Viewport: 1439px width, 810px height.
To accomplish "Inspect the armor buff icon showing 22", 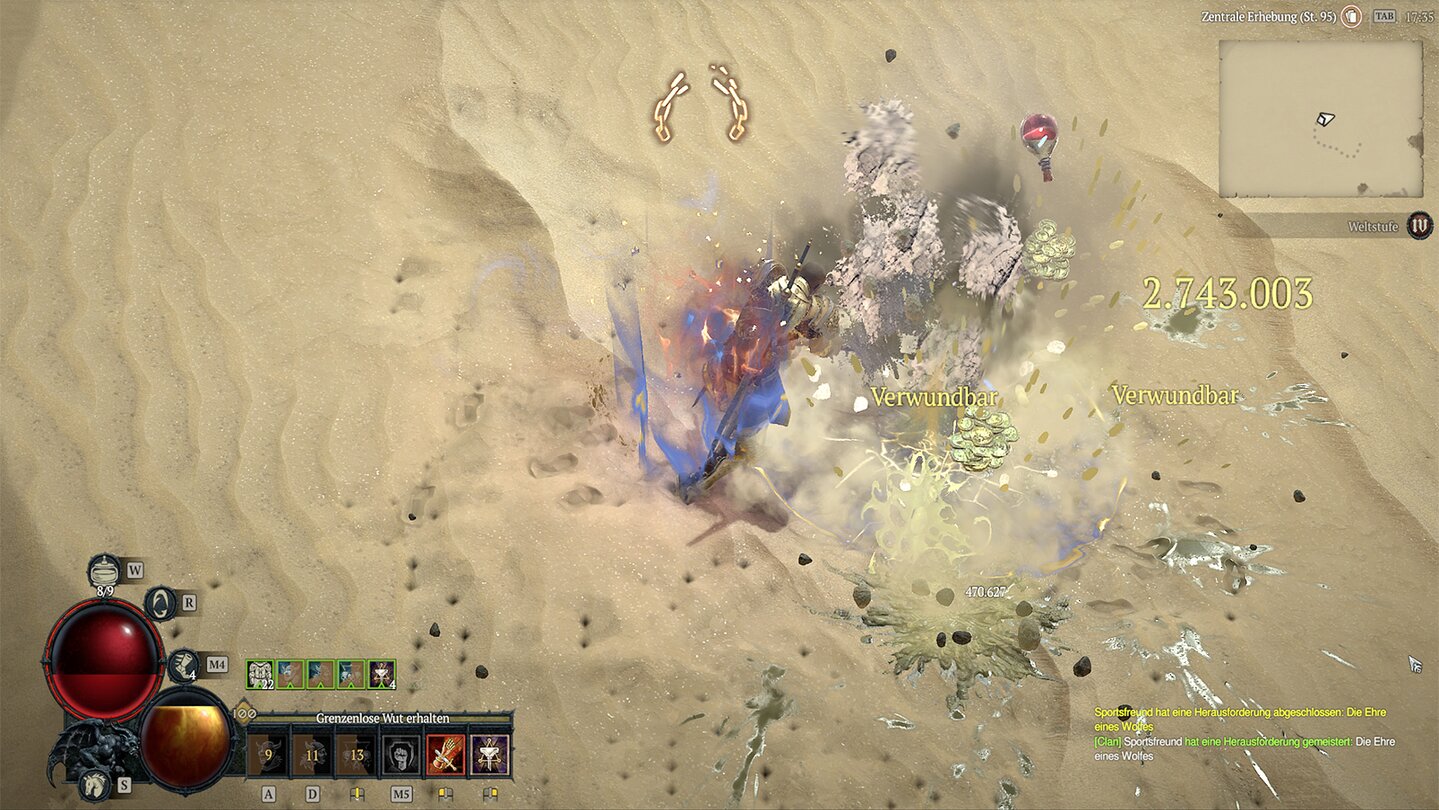I will 260,674.
